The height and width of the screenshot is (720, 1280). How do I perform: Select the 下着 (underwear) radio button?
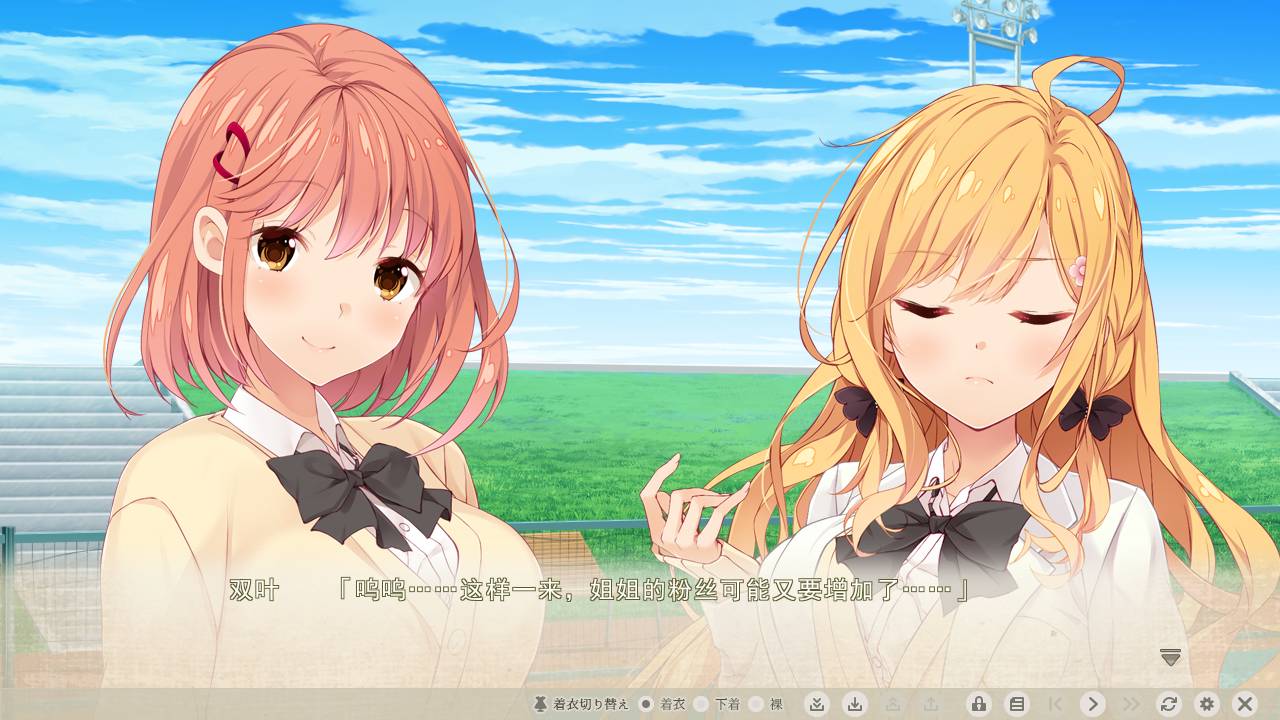coord(700,703)
